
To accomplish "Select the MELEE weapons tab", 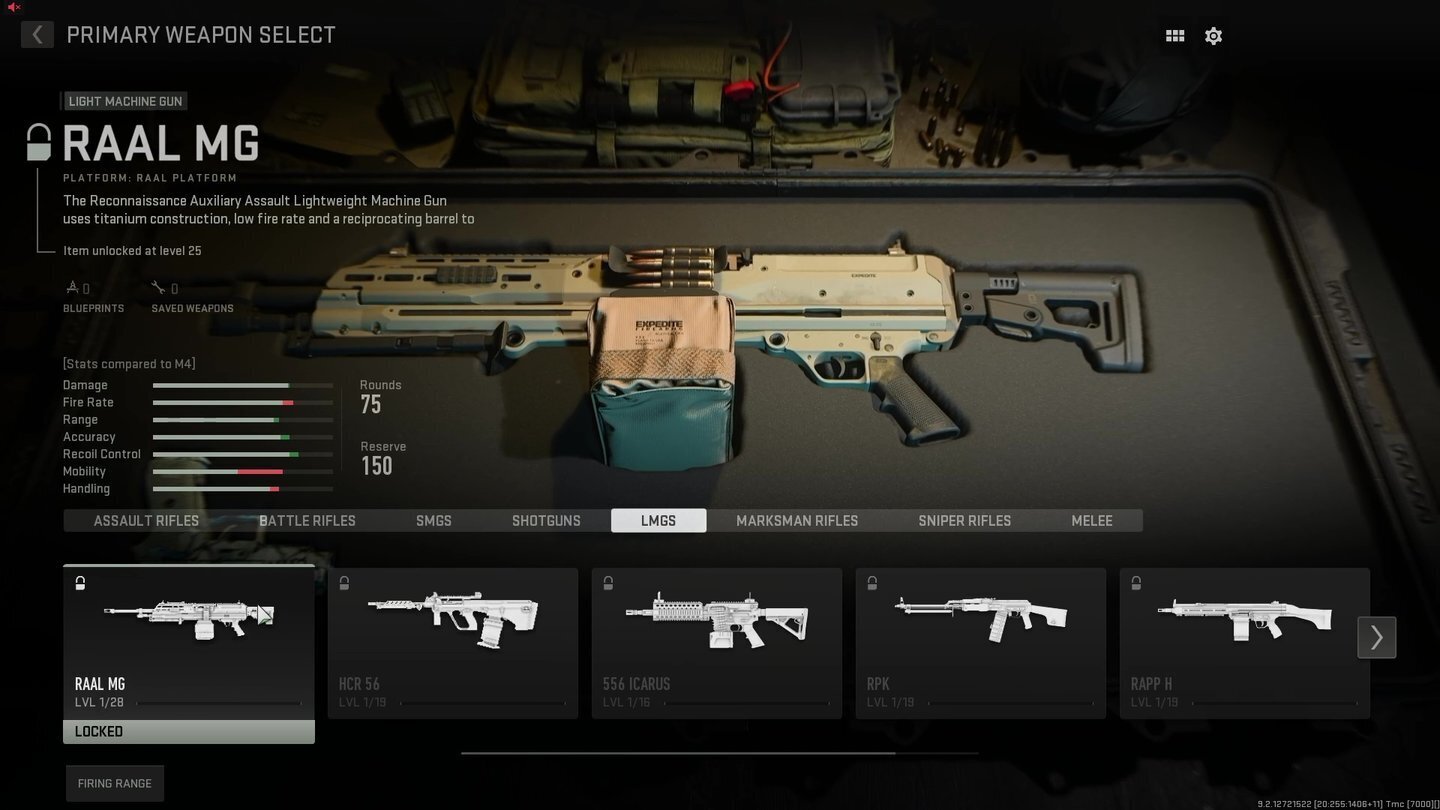I will coord(1091,520).
